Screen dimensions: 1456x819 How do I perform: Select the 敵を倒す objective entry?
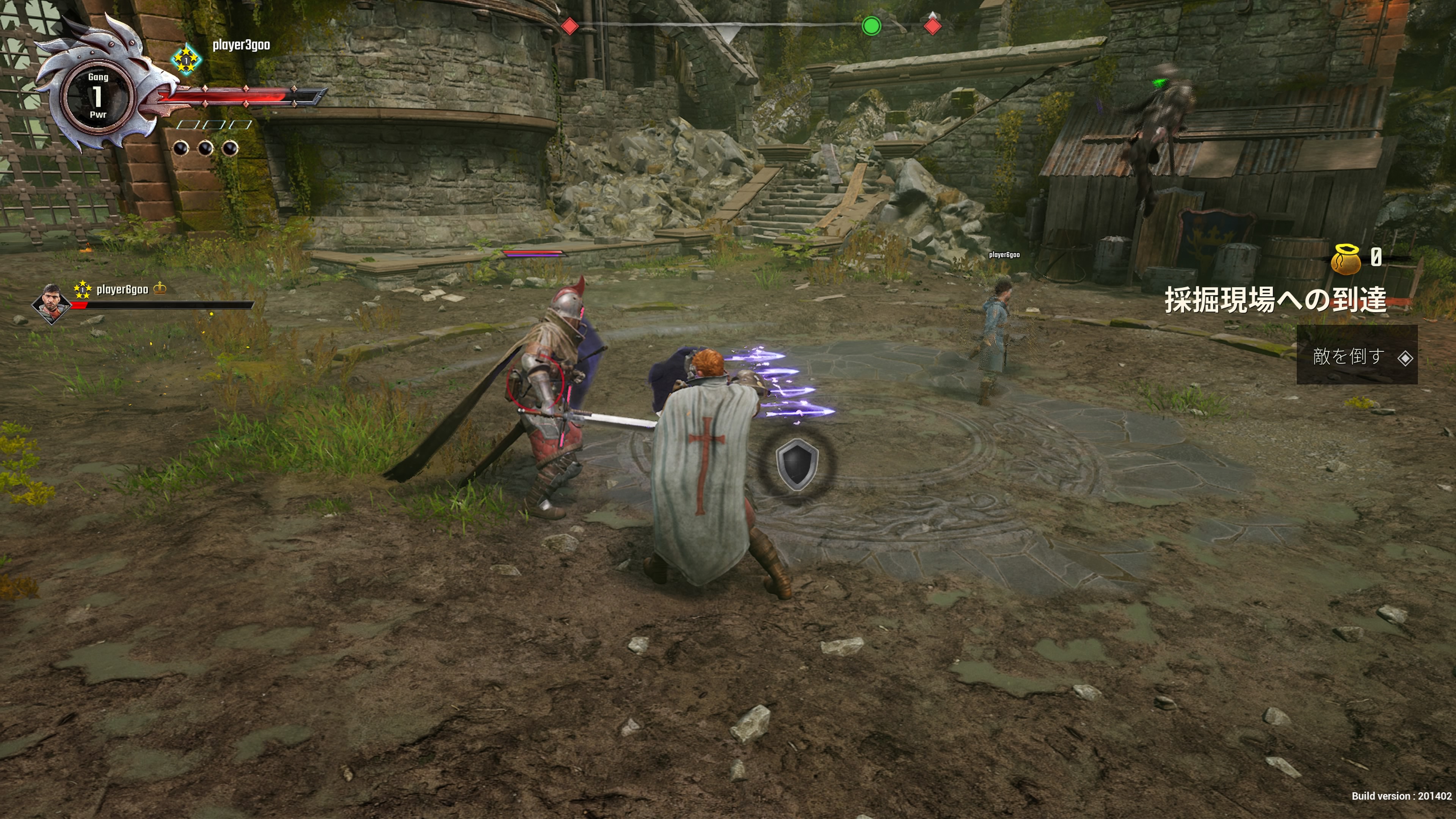[x=1356, y=356]
